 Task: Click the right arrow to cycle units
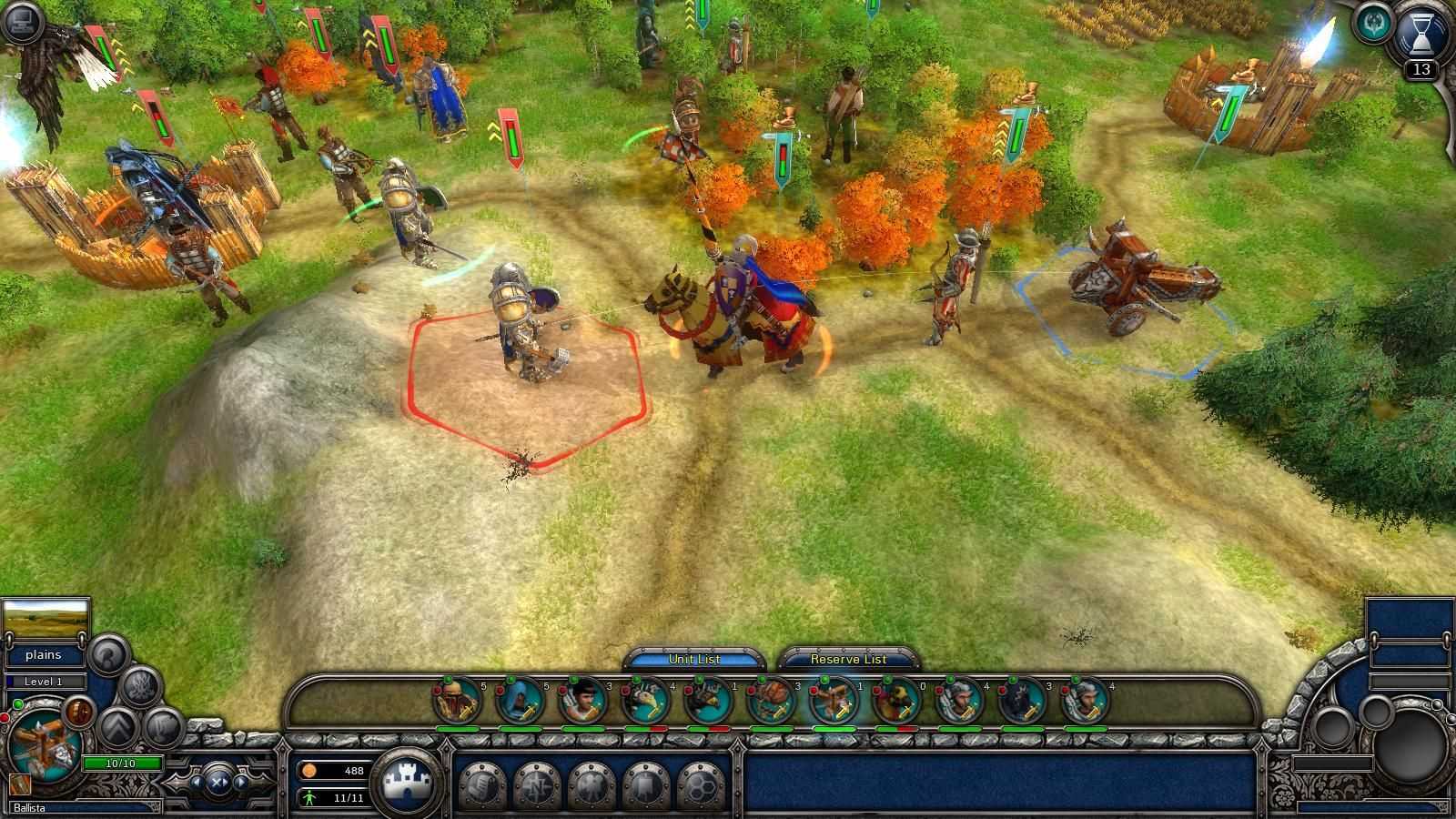(x=241, y=781)
